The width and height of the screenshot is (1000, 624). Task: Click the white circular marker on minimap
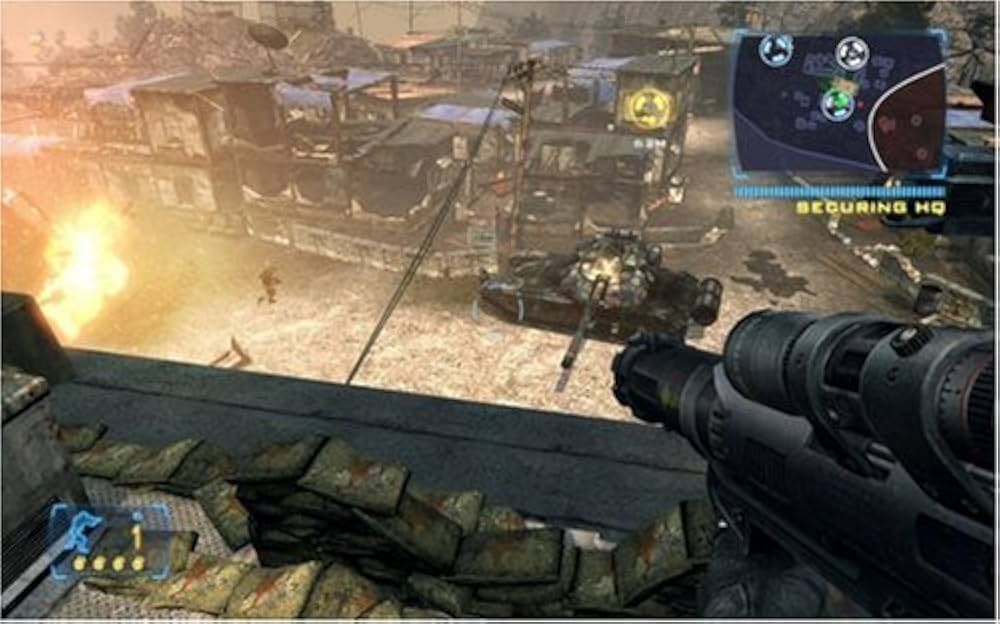tap(851, 52)
